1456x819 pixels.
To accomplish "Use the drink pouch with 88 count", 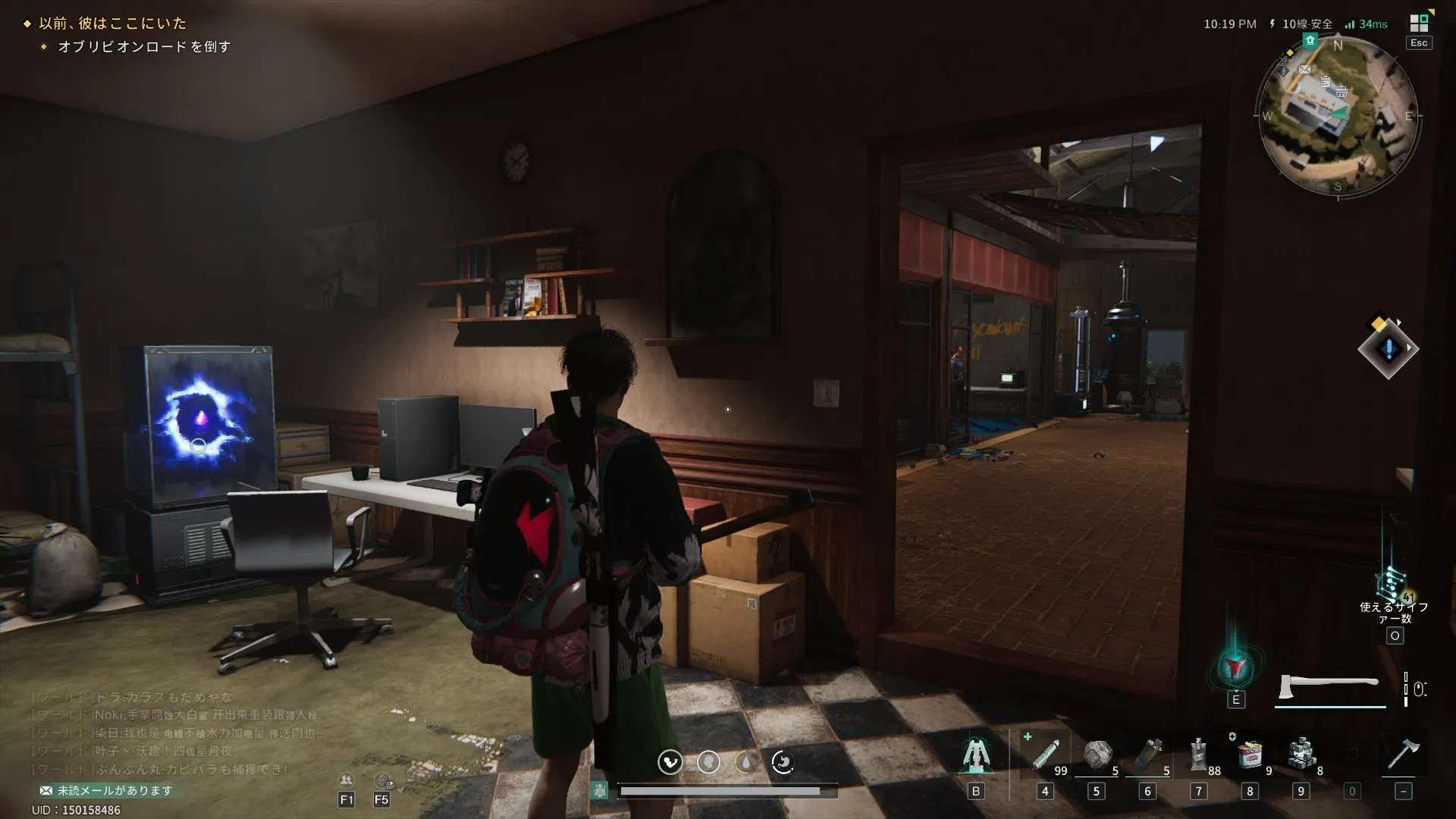I will tap(1199, 755).
